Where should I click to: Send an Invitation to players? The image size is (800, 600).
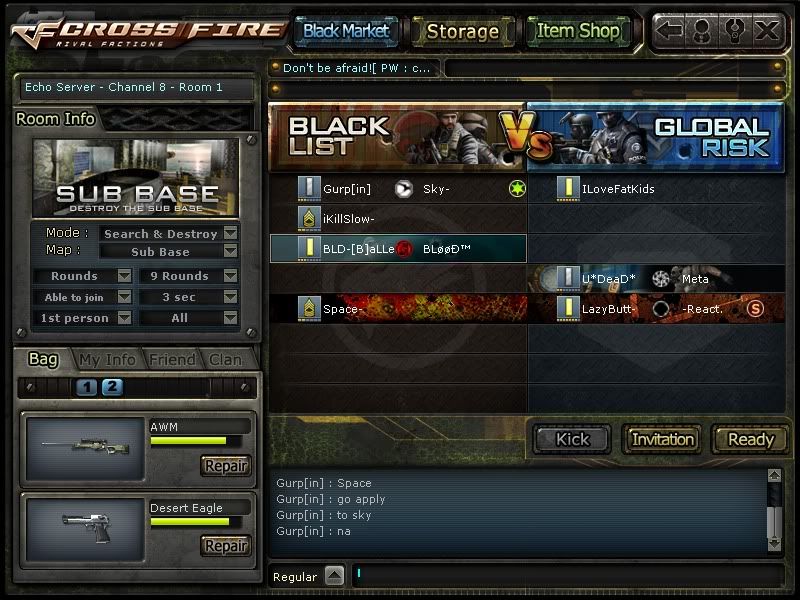tap(663, 439)
